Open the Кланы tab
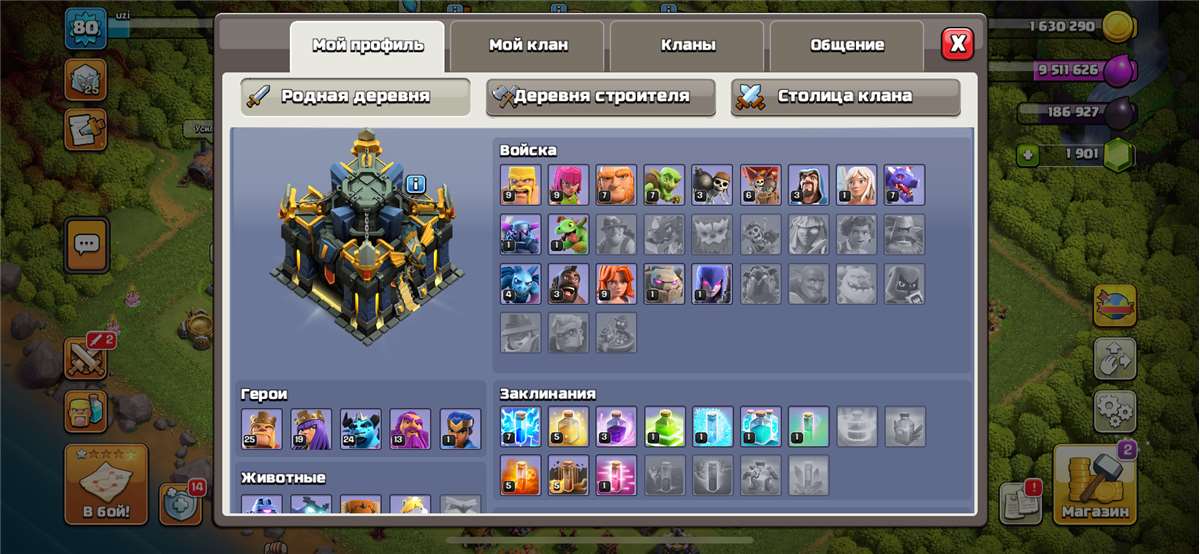Image resolution: width=1200 pixels, height=554 pixels. (687, 45)
